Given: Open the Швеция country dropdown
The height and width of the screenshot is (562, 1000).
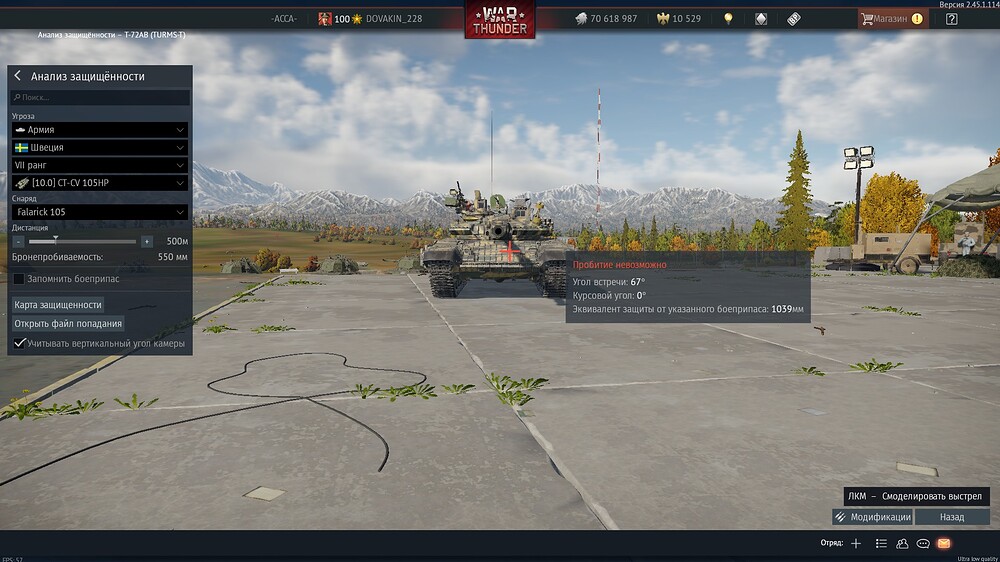Looking at the screenshot, I should [100, 147].
